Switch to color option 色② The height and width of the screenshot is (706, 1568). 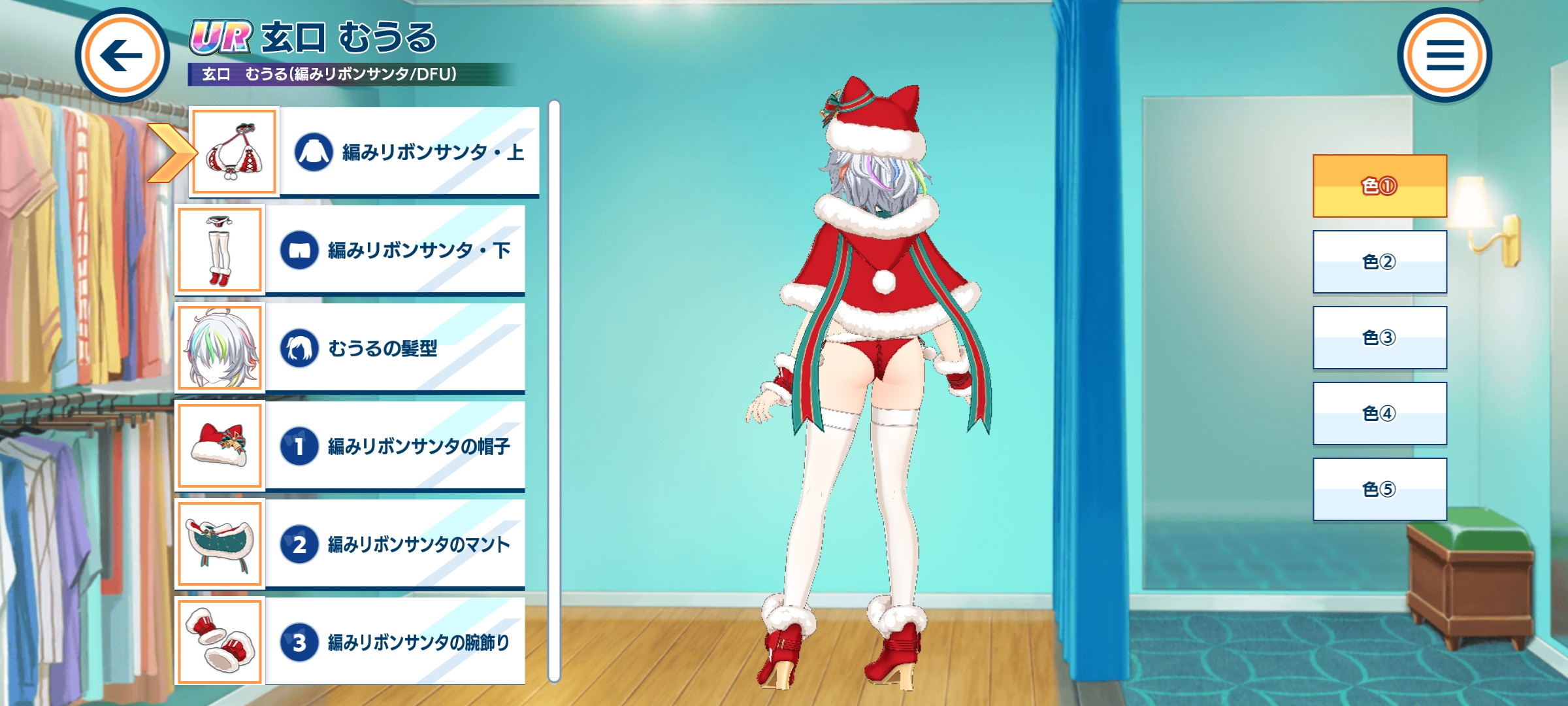click(x=1379, y=261)
